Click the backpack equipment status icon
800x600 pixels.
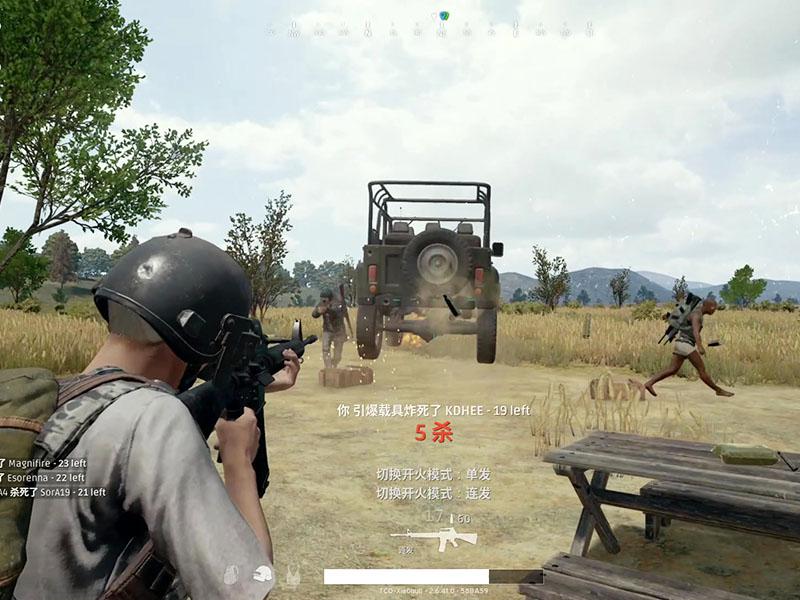(231, 575)
